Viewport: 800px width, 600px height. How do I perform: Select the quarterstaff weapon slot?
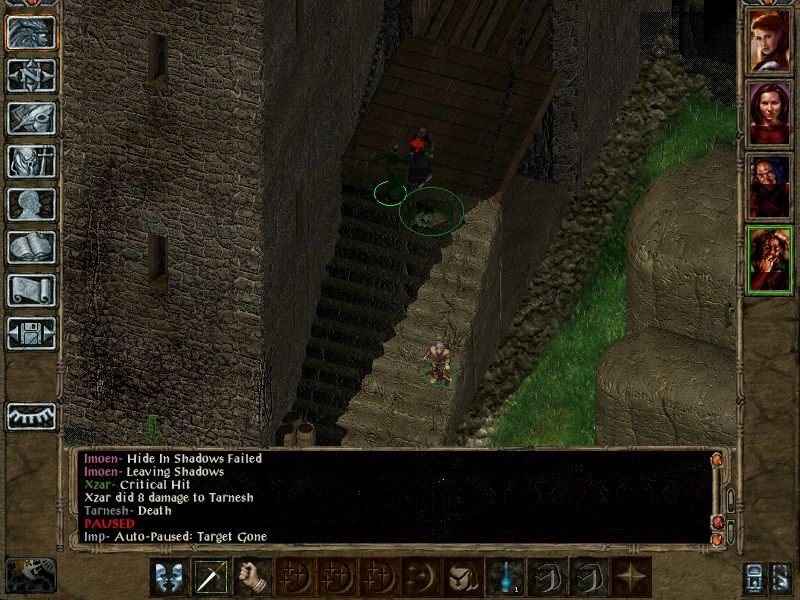click(211, 577)
